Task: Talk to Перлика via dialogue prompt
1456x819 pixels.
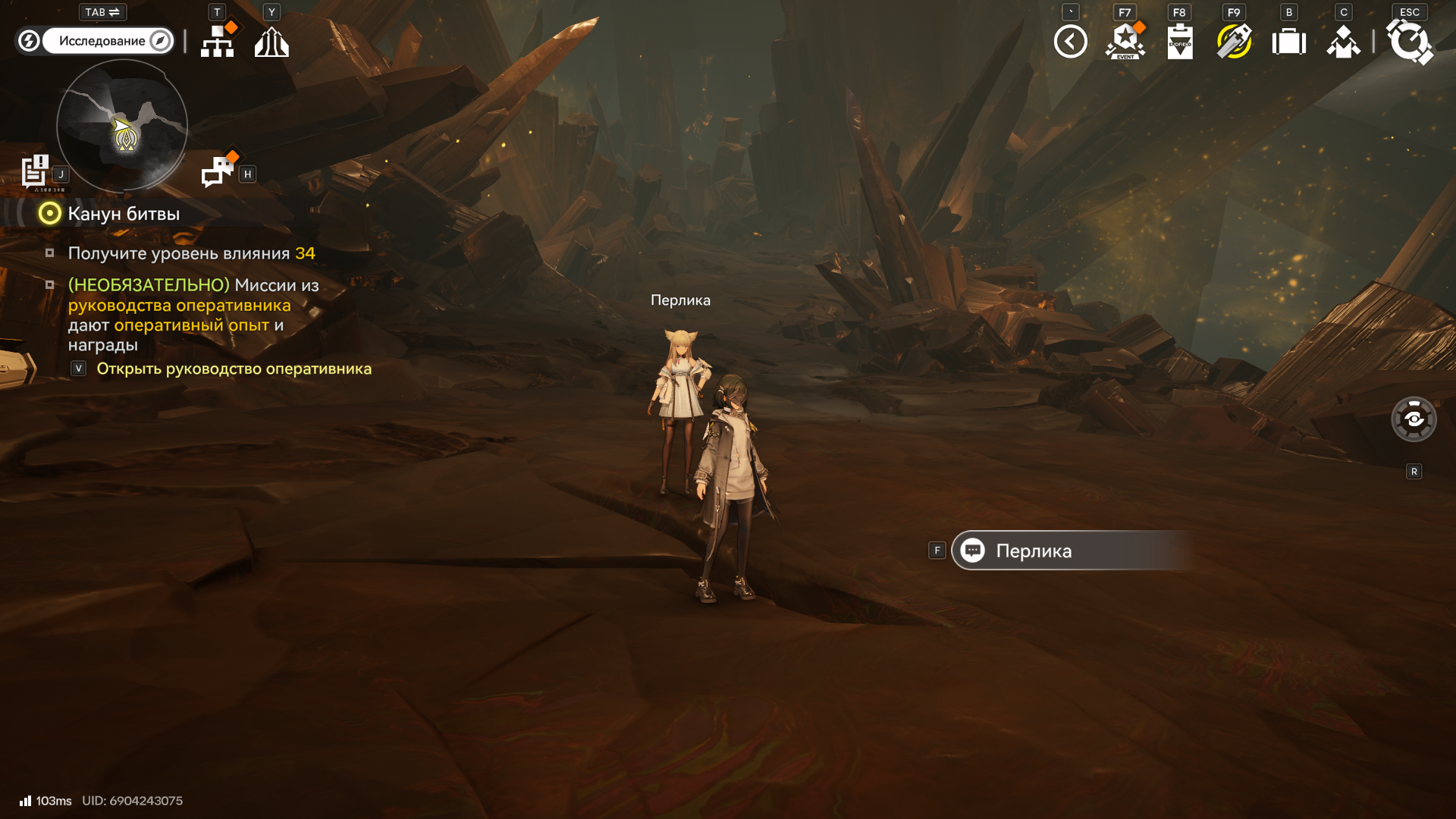Action: [1069, 551]
